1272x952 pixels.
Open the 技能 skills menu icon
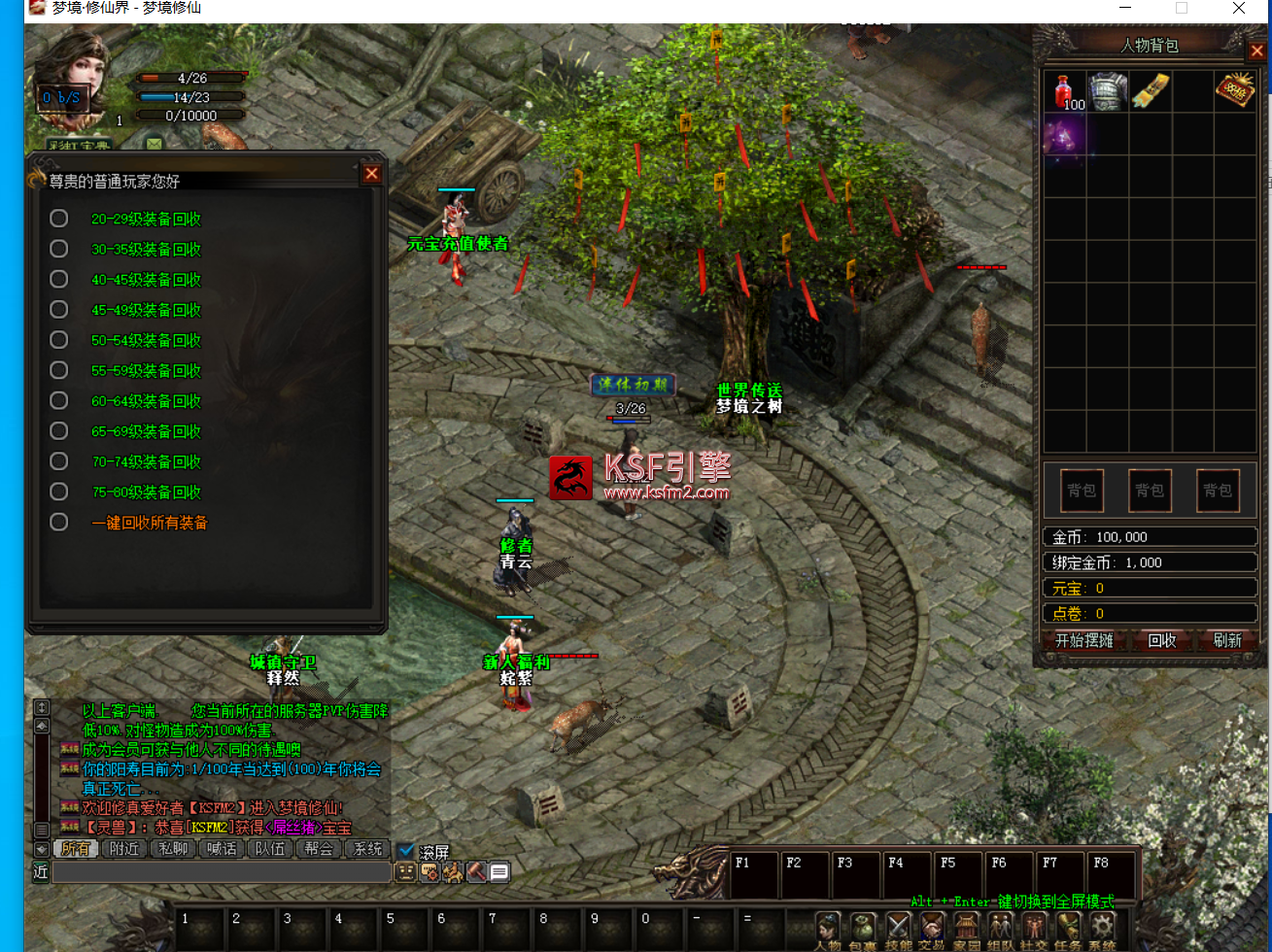click(x=898, y=928)
